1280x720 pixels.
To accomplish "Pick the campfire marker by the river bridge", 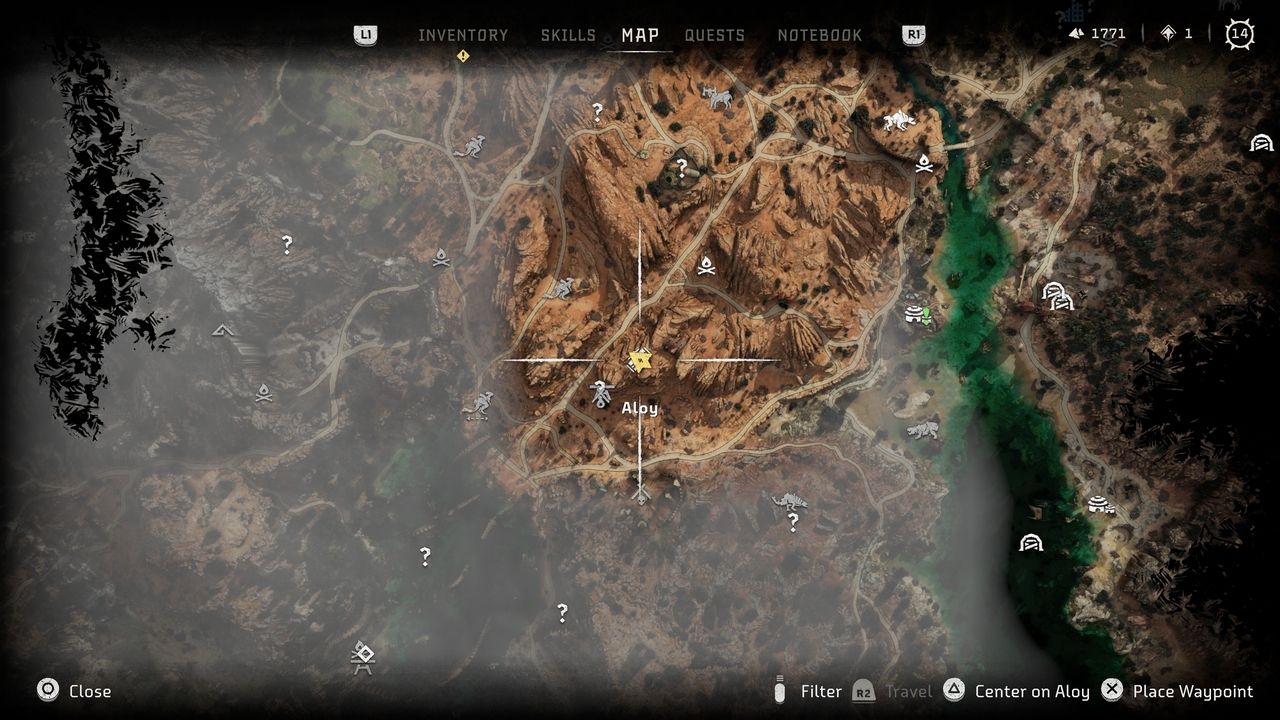I will point(924,163).
